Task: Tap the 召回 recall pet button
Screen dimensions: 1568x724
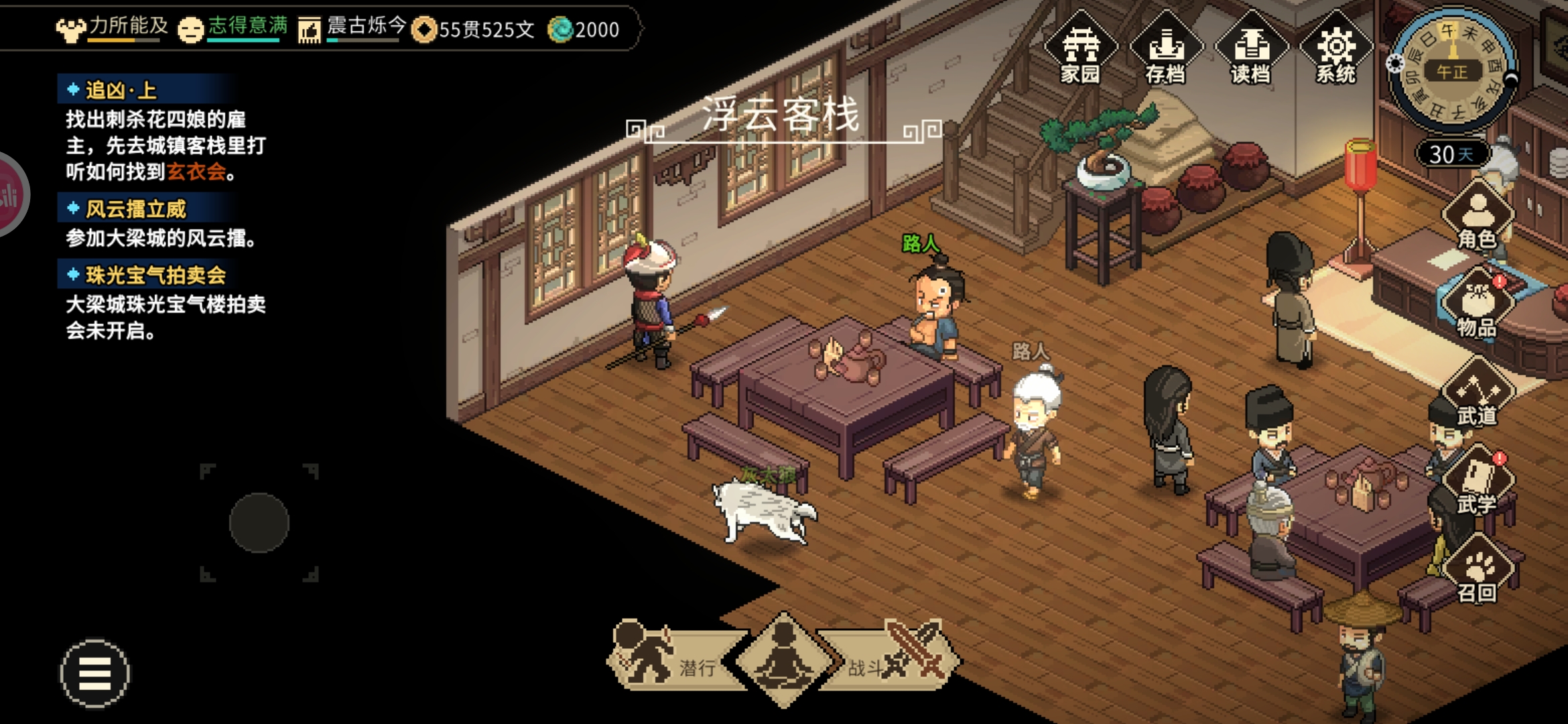Action: [1478, 570]
